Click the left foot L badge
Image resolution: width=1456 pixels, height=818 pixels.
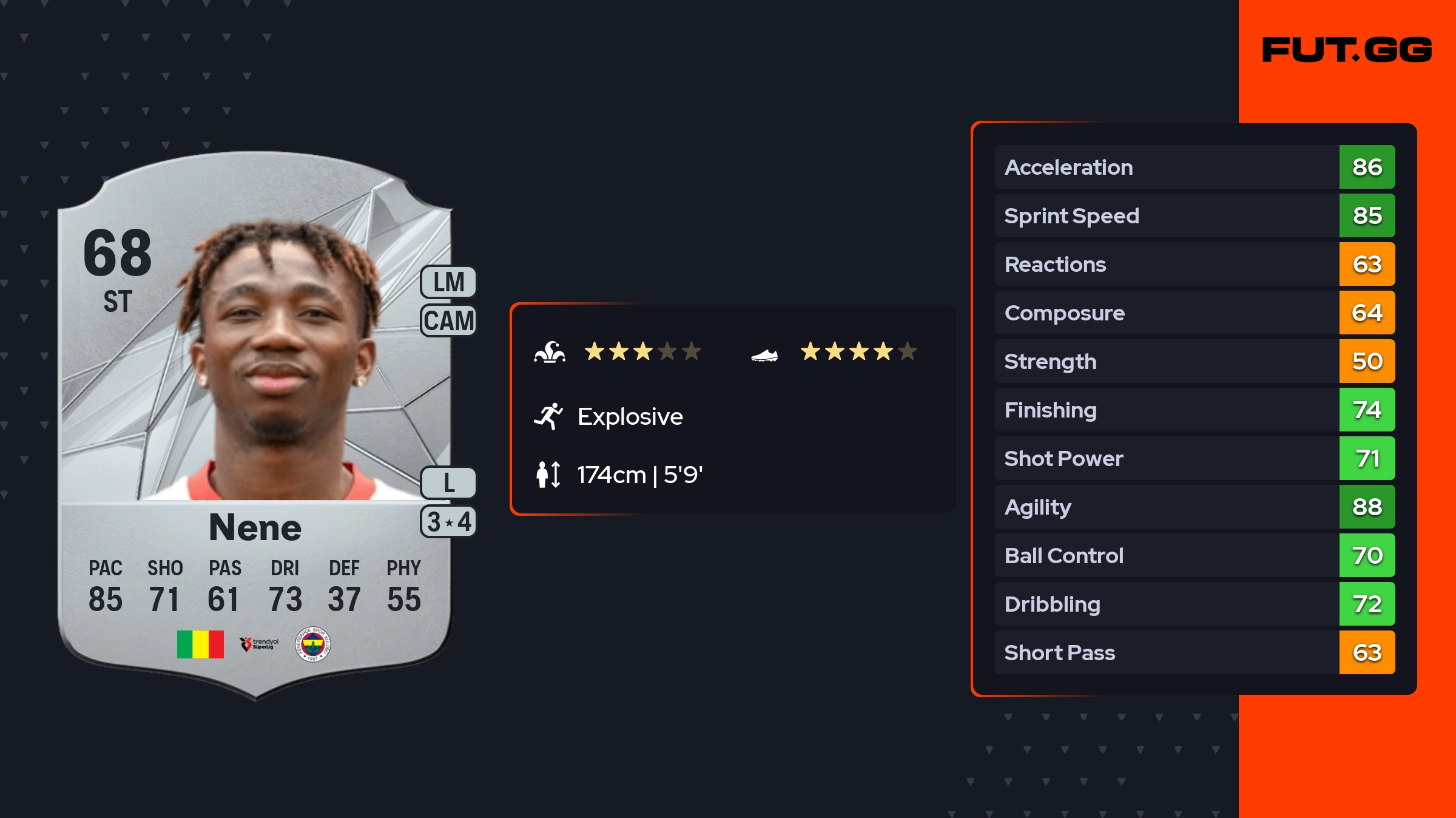pyautogui.click(x=448, y=483)
